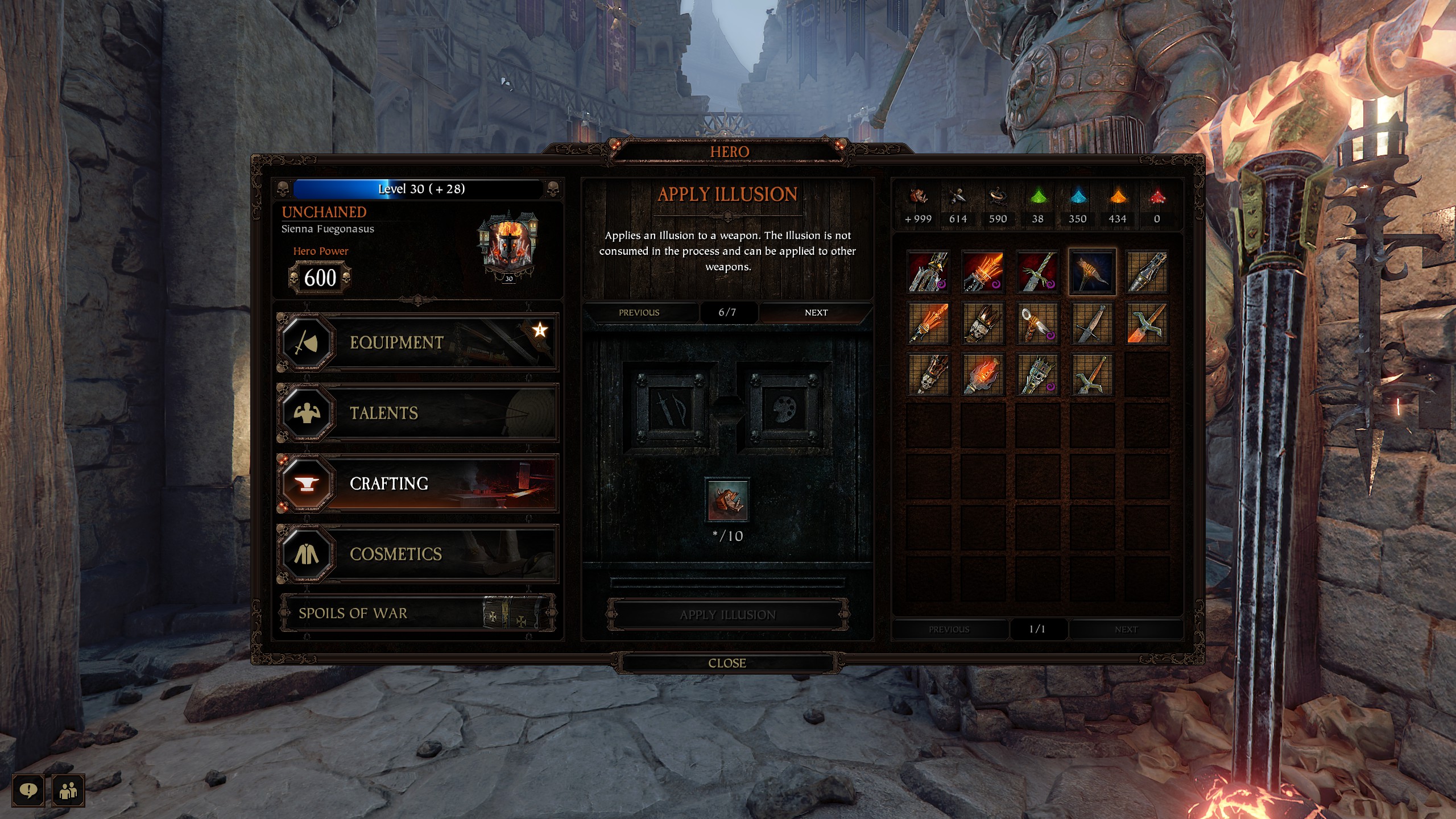Pick the green-hilted sword on red background
The height and width of the screenshot is (819, 1456).
1037,272
